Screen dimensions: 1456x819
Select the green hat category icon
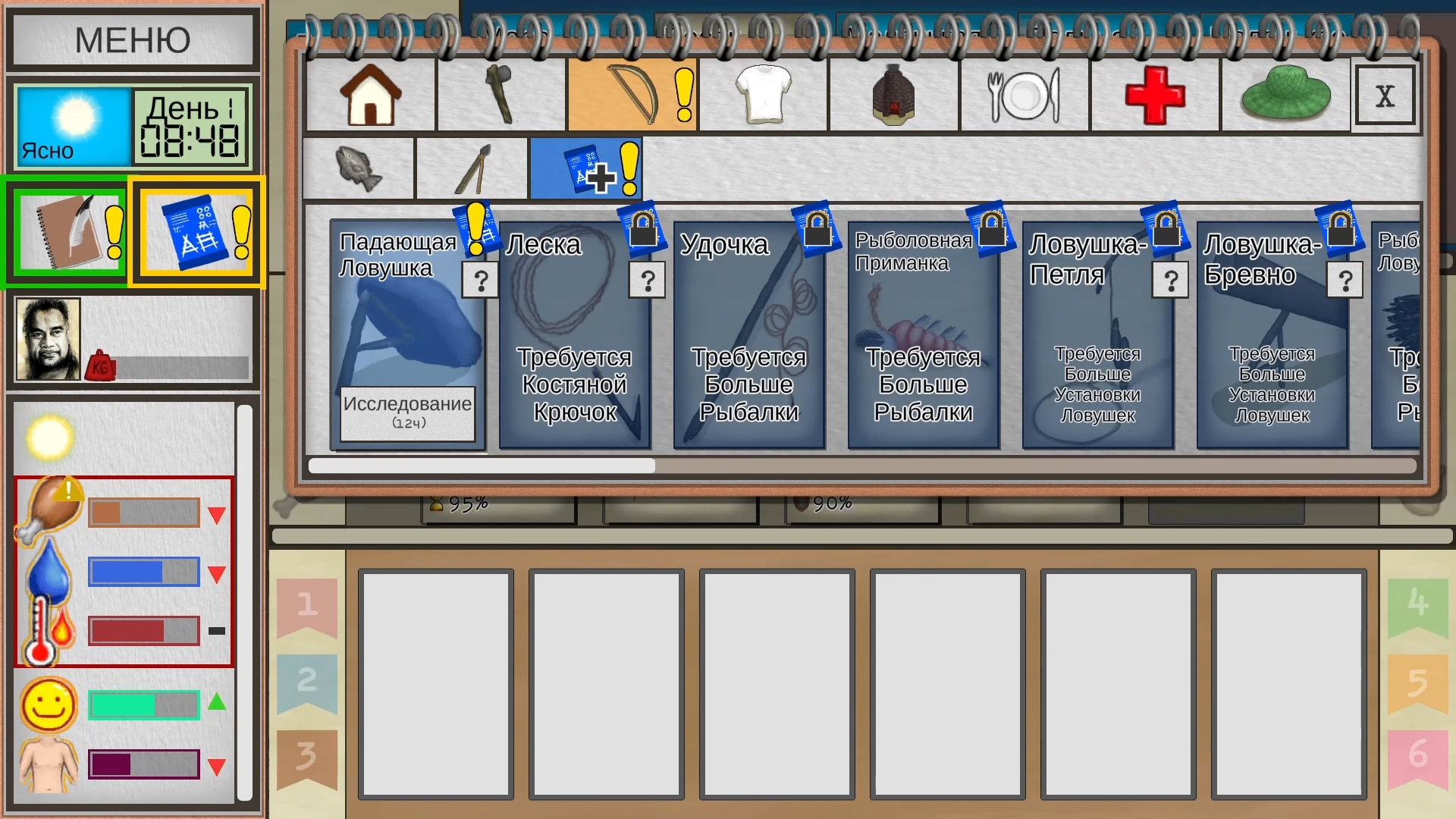pyautogui.click(x=1285, y=93)
